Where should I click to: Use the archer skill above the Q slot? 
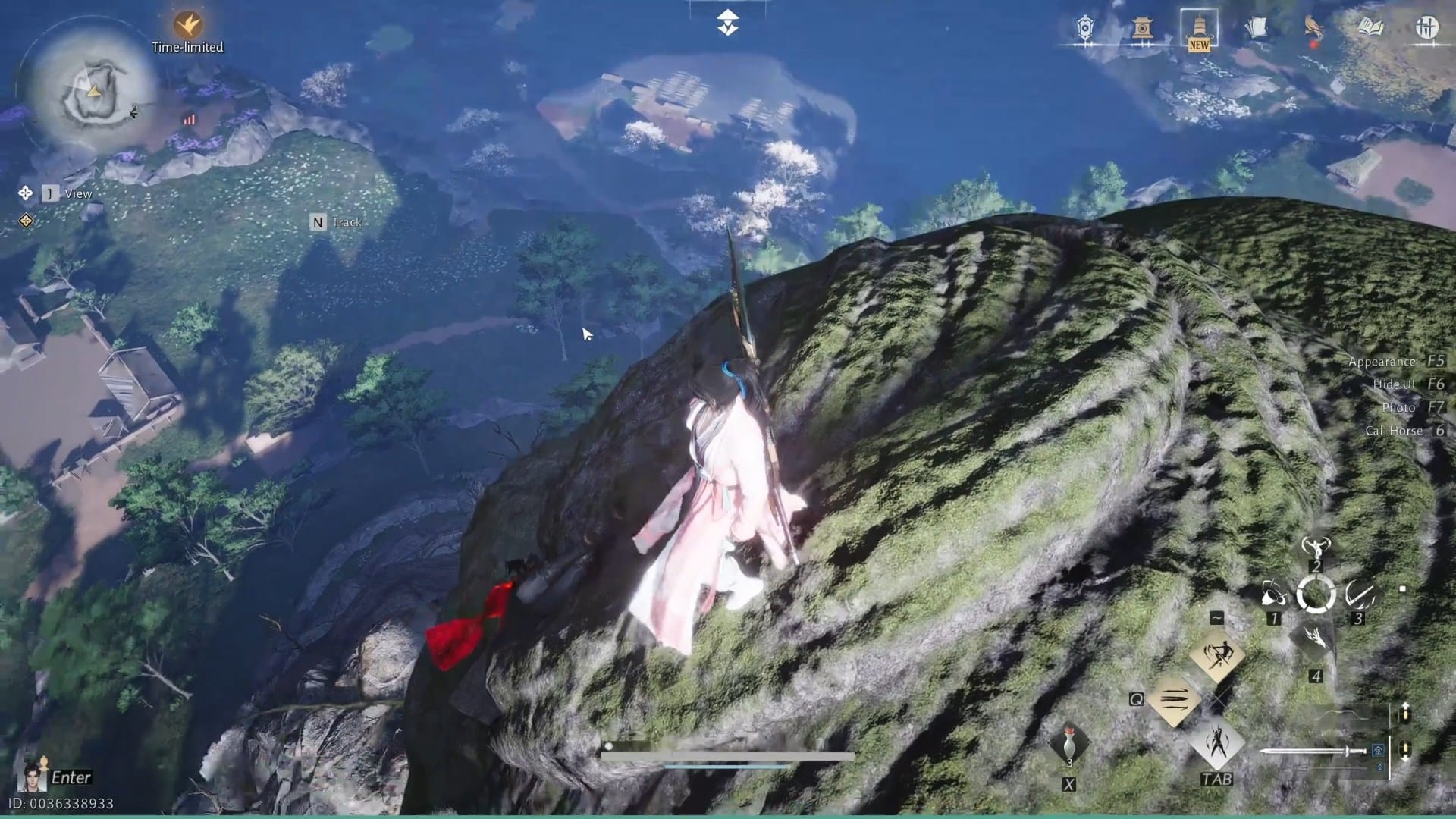[x=1218, y=656]
